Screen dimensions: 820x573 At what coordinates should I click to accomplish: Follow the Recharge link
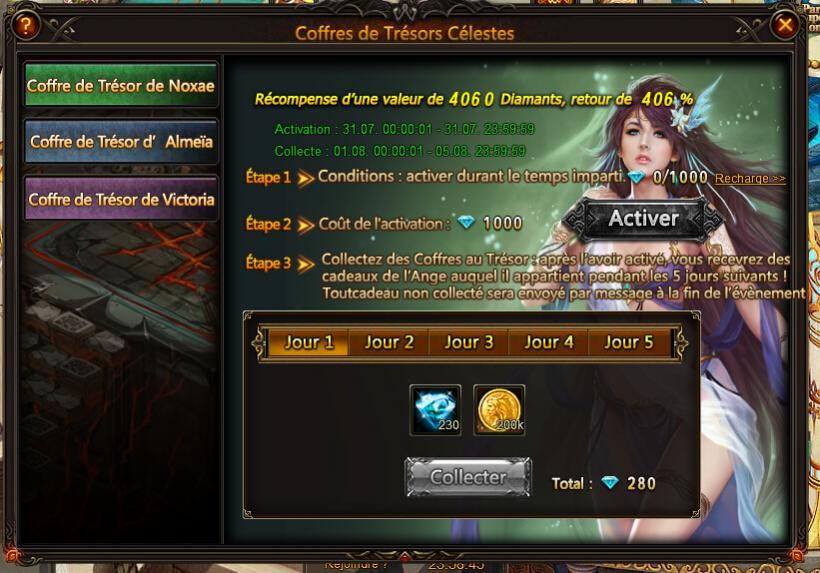(750, 178)
